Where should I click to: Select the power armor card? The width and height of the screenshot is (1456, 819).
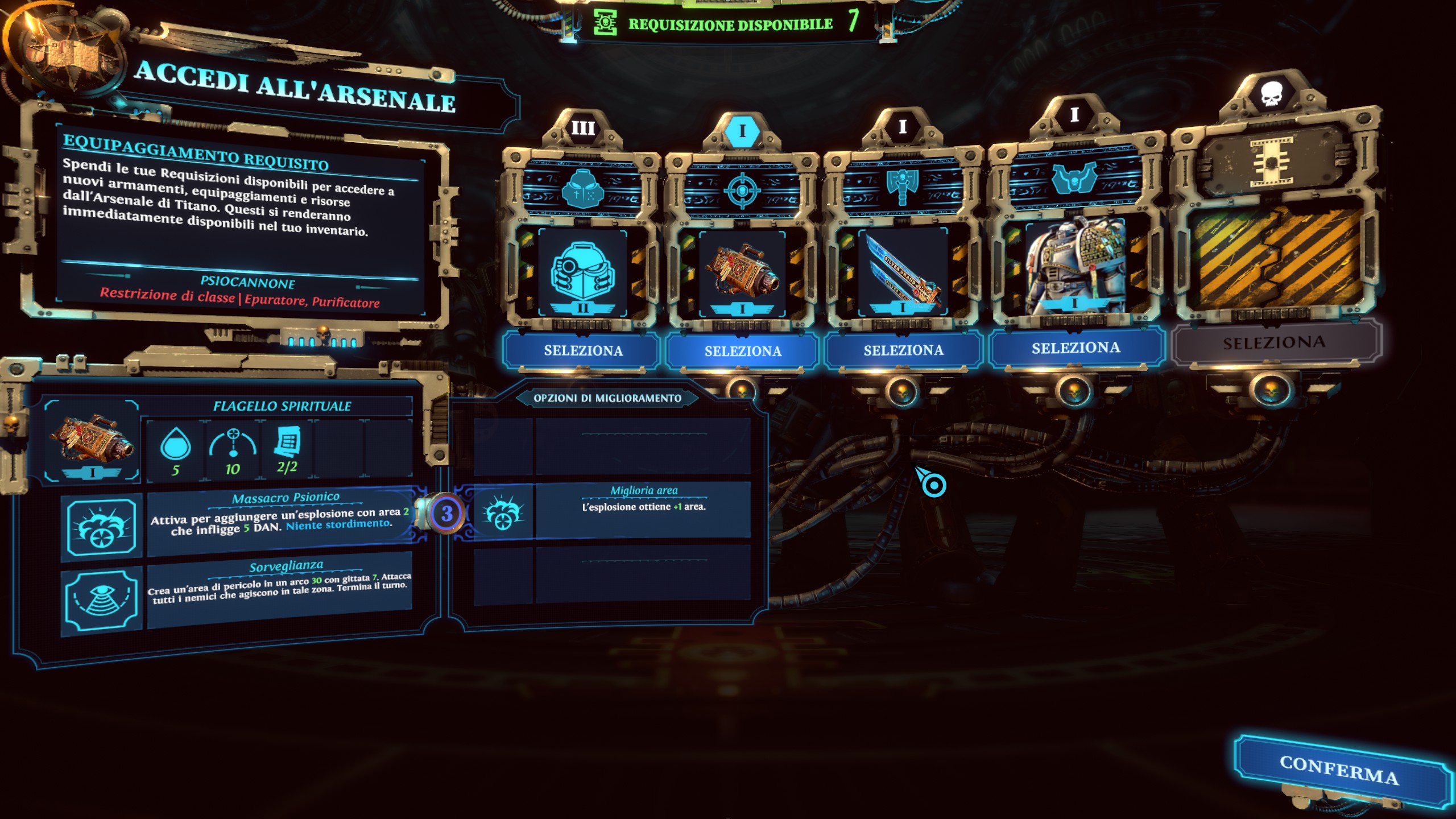(1076, 348)
